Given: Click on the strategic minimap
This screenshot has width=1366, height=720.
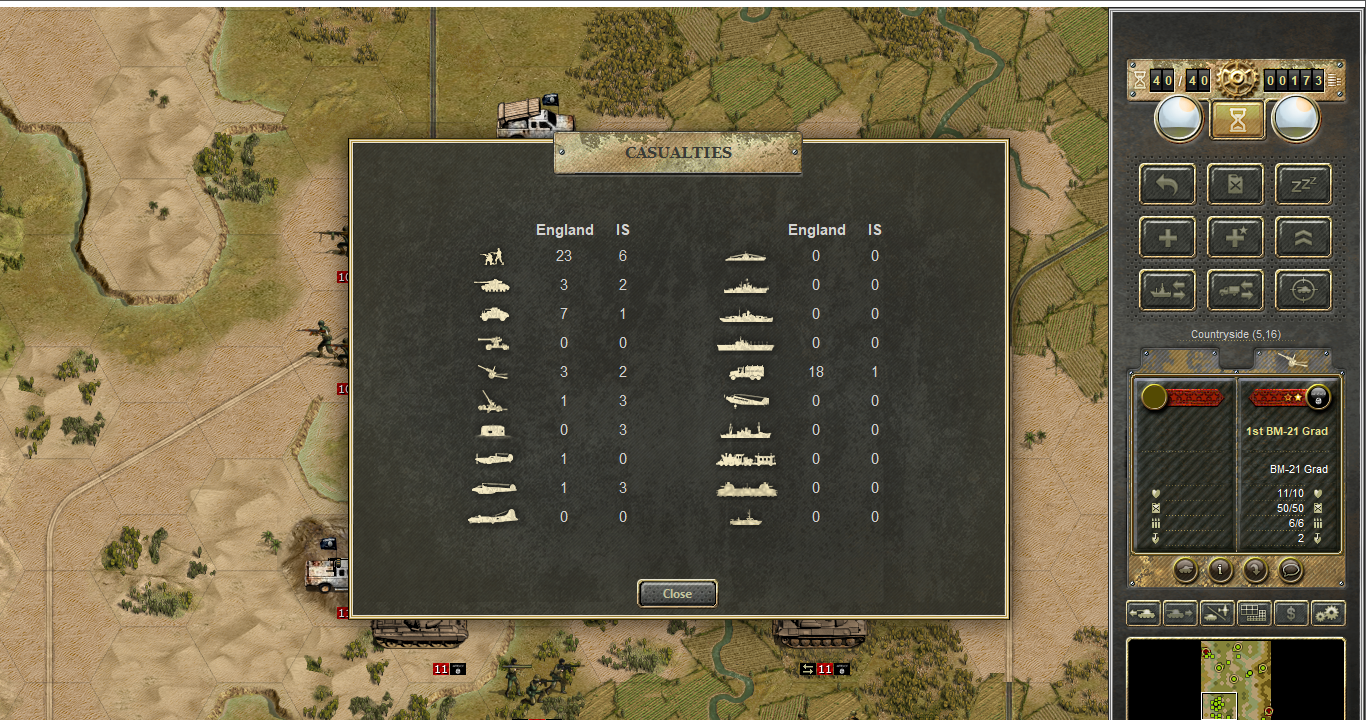Looking at the screenshot, I should pyautogui.click(x=1236, y=678).
